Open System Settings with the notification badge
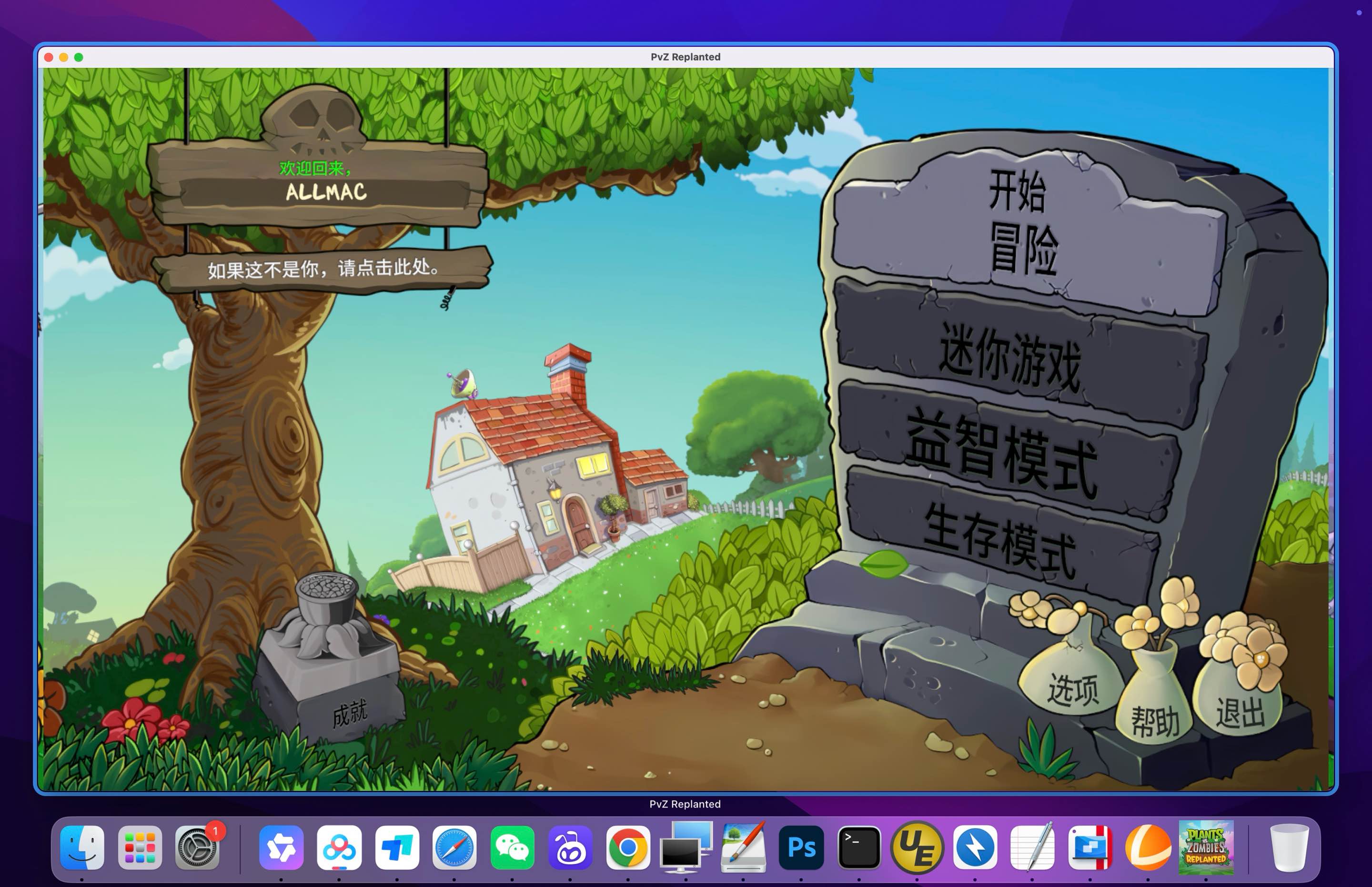 click(x=199, y=847)
